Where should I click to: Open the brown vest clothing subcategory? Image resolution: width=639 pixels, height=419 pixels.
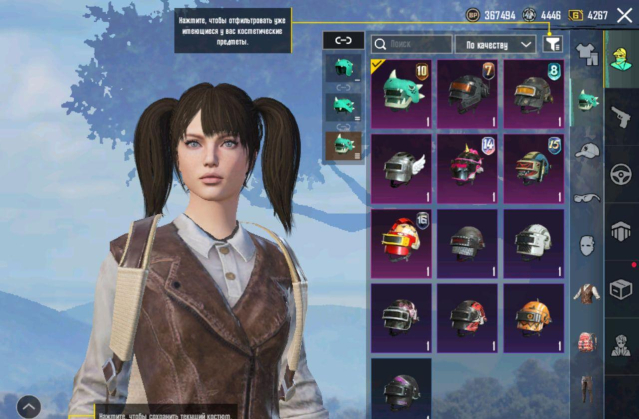click(x=587, y=293)
